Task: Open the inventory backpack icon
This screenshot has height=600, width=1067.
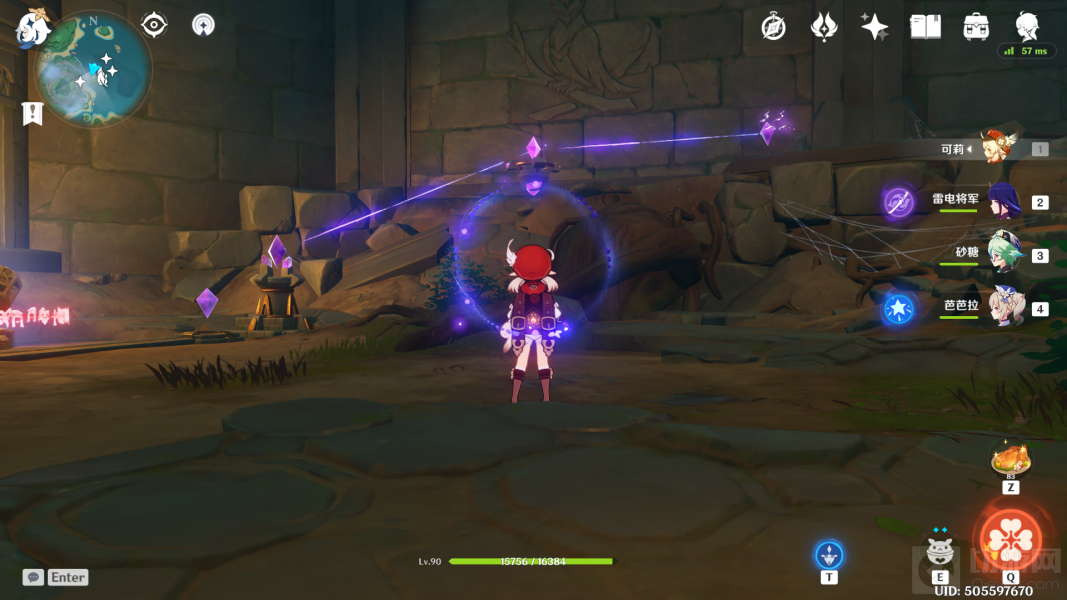Action: [x=976, y=27]
